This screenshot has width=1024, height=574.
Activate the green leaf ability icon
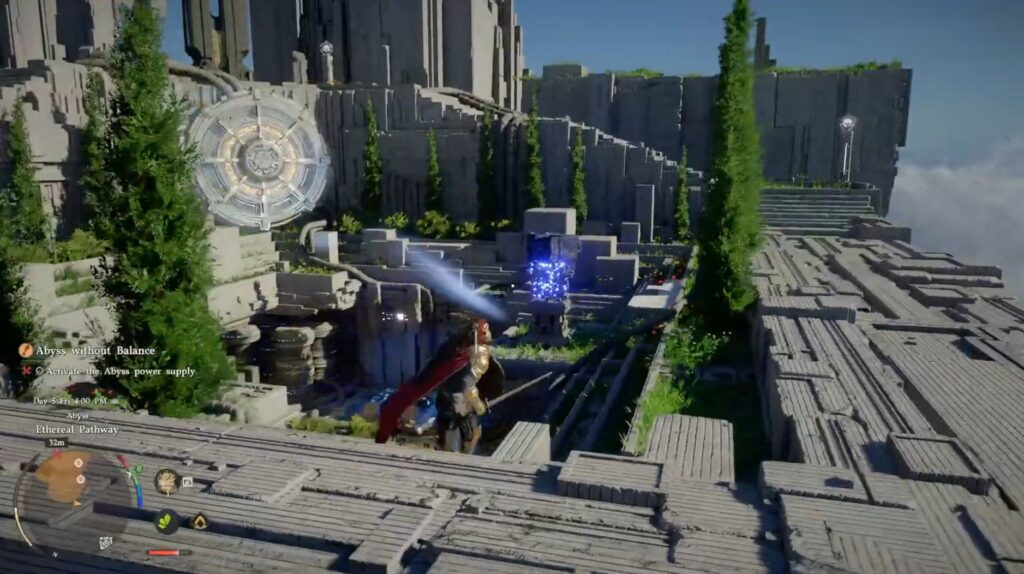click(x=166, y=521)
